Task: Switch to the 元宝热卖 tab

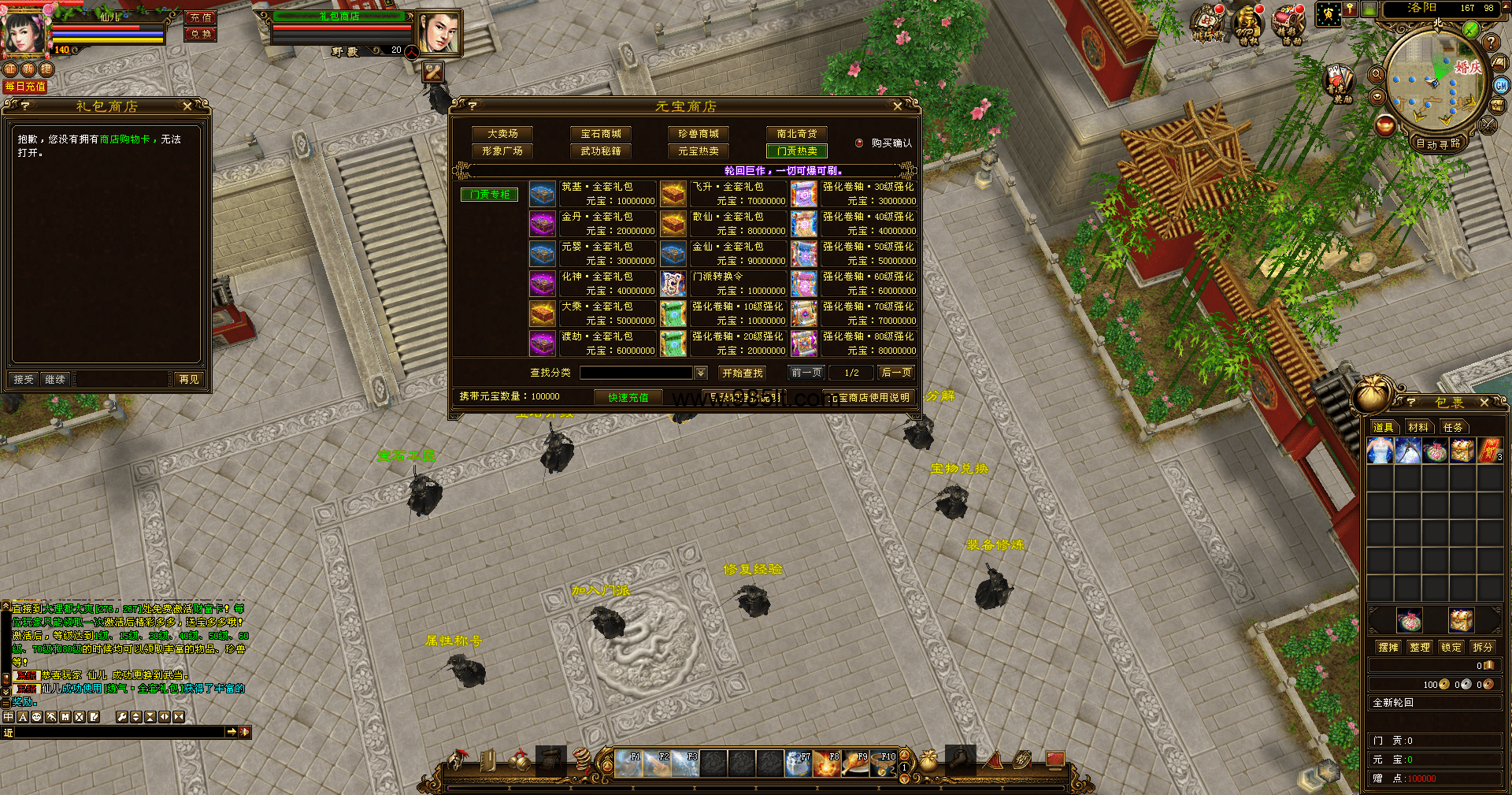Action: point(699,151)
